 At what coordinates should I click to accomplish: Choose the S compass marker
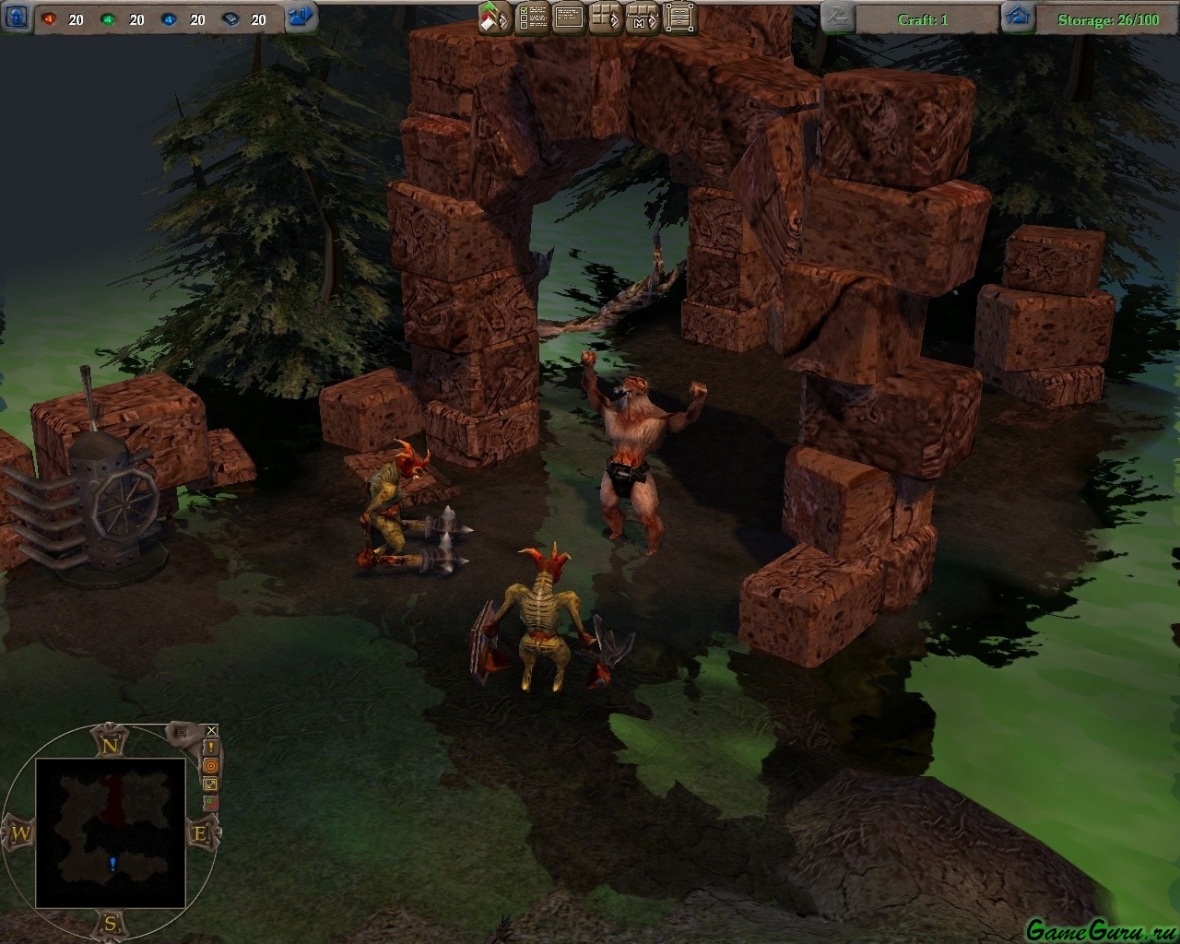point(109,923)
